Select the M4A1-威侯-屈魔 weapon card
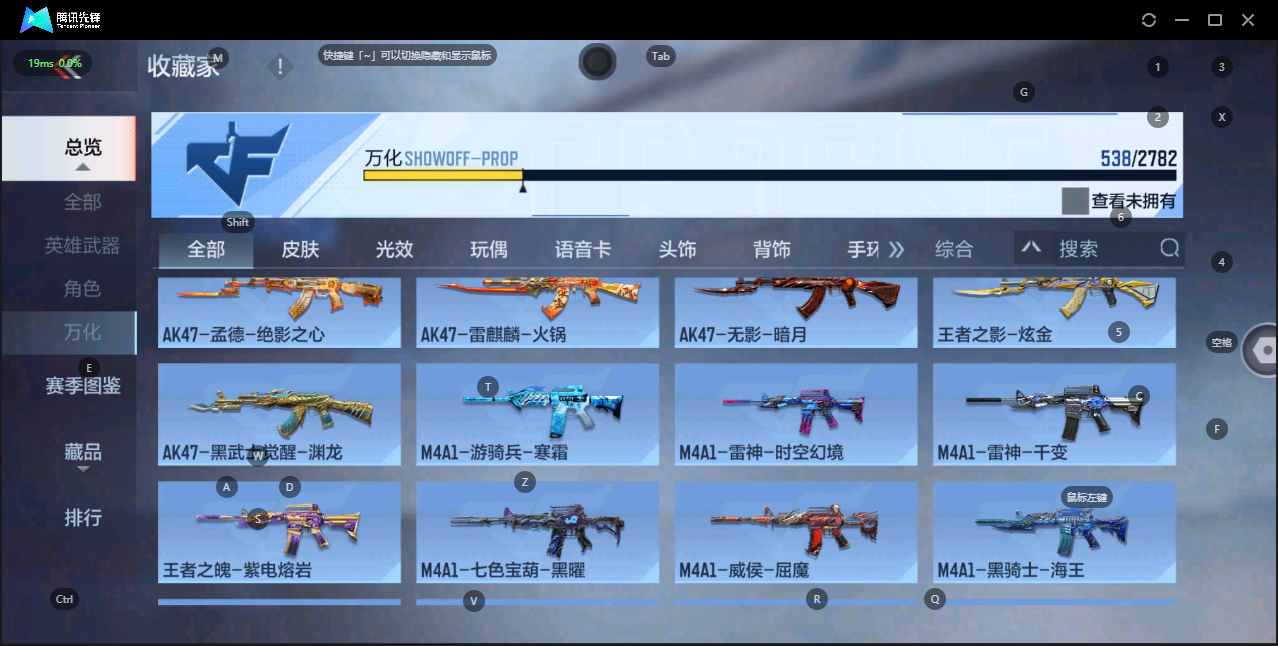This screenshot has width=1278, height=646. click(x=795, y=532)
